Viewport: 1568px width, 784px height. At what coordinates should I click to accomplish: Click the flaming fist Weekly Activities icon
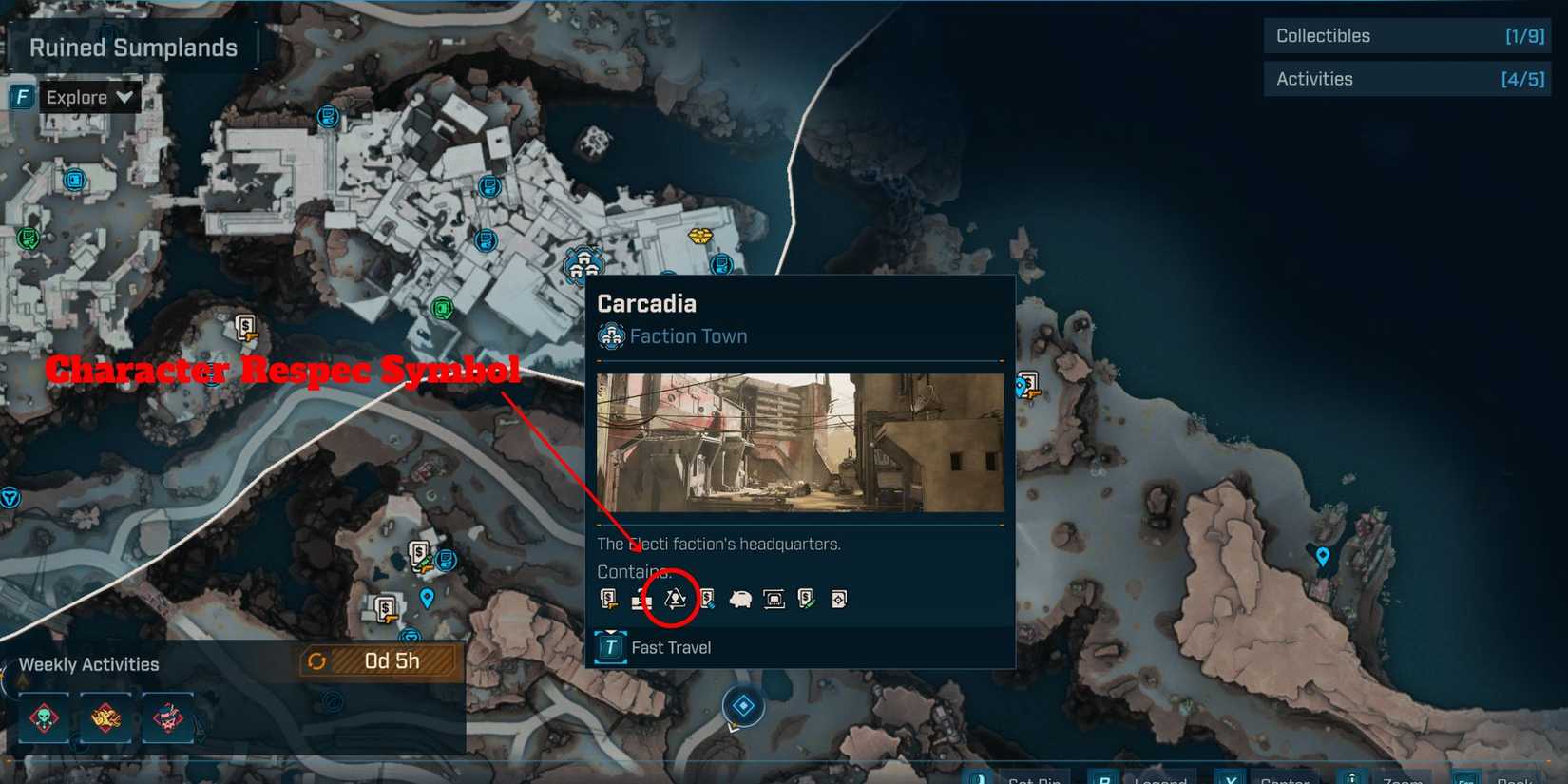(x=105, y=719)
